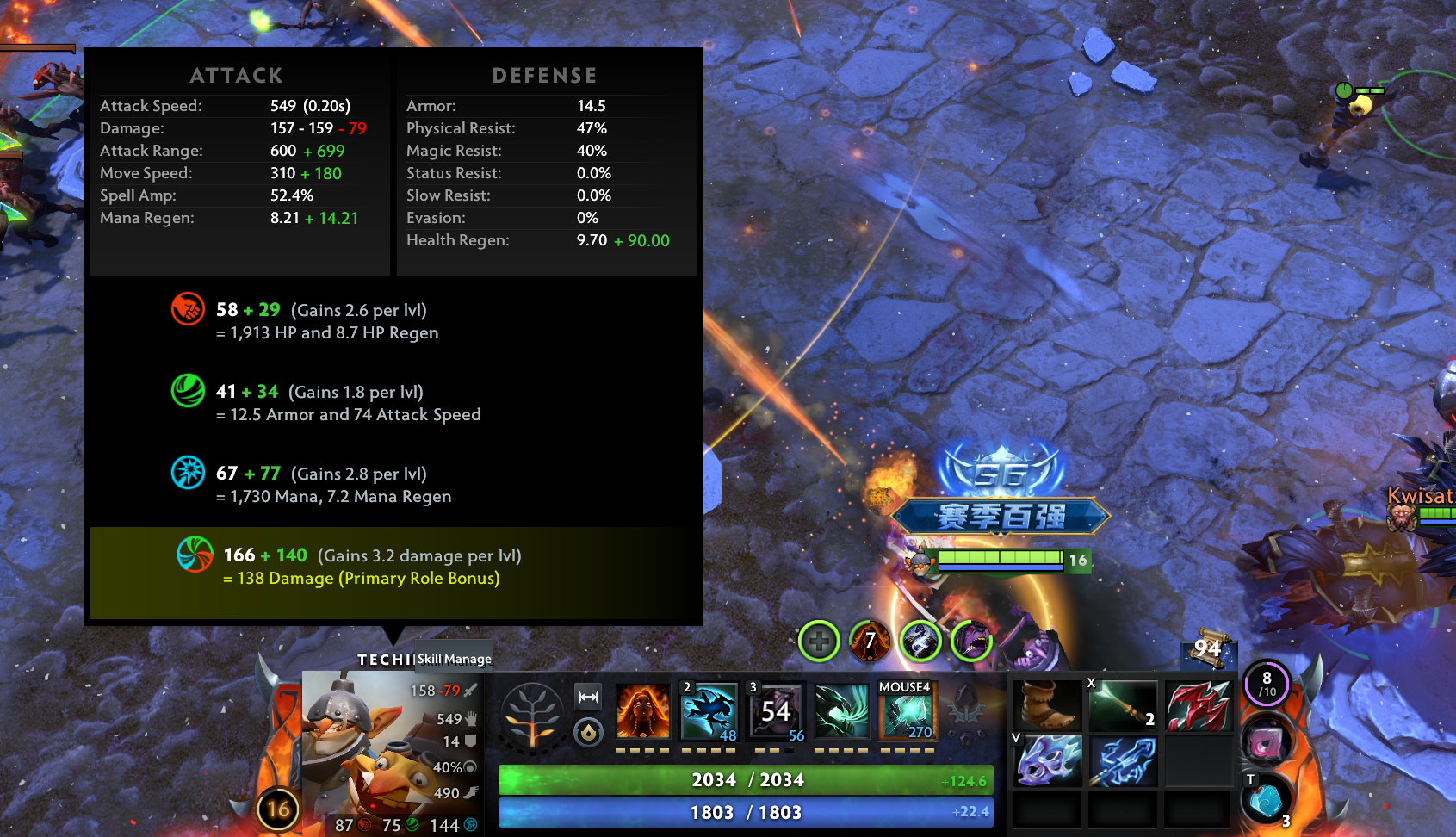The width and height of the screenshot is (1456, 837).
Task: Cast the blue leaping creature ability
Action: point(709,711)
